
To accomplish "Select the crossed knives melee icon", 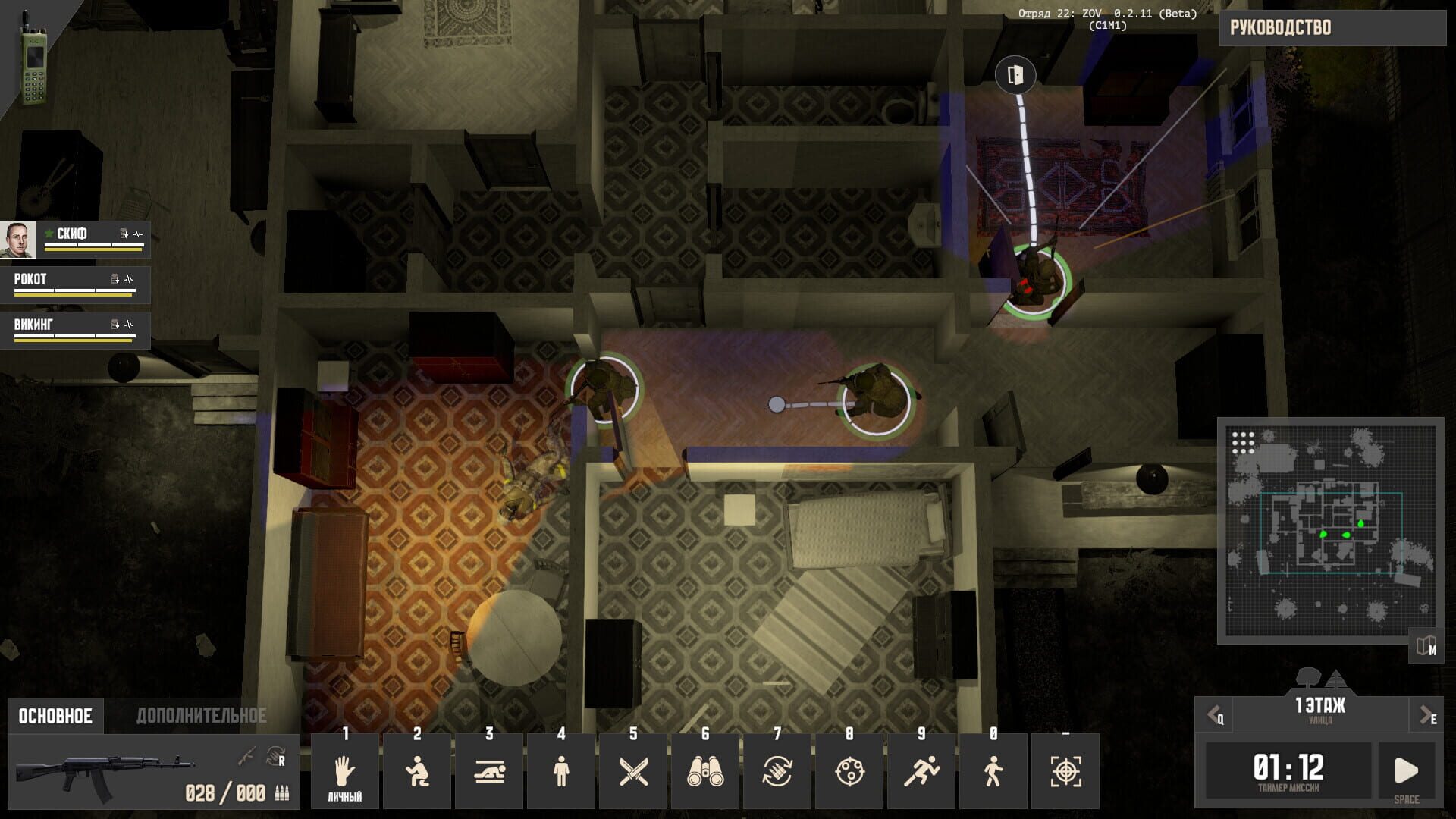I will coord(633,770).
